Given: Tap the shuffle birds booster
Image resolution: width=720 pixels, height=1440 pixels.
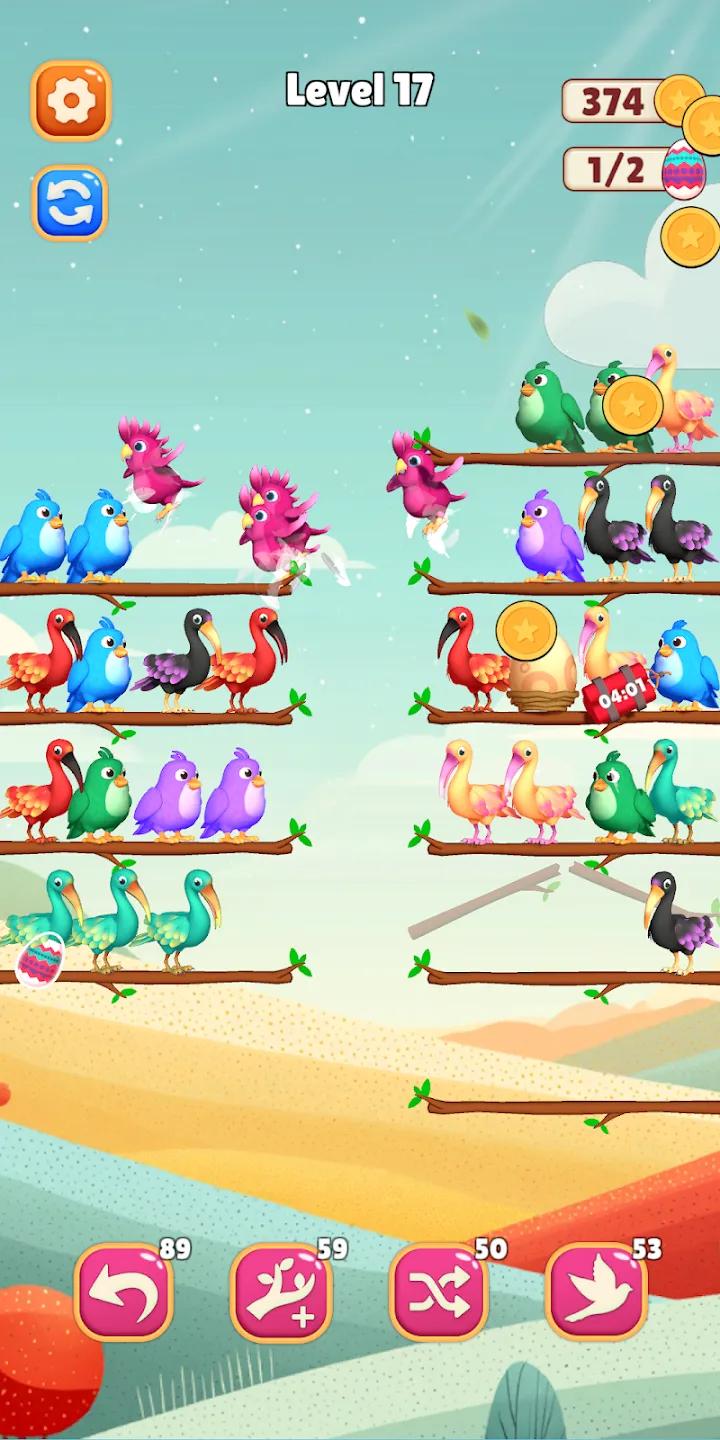Looking at the screenshot, I should coord(439,1292).
